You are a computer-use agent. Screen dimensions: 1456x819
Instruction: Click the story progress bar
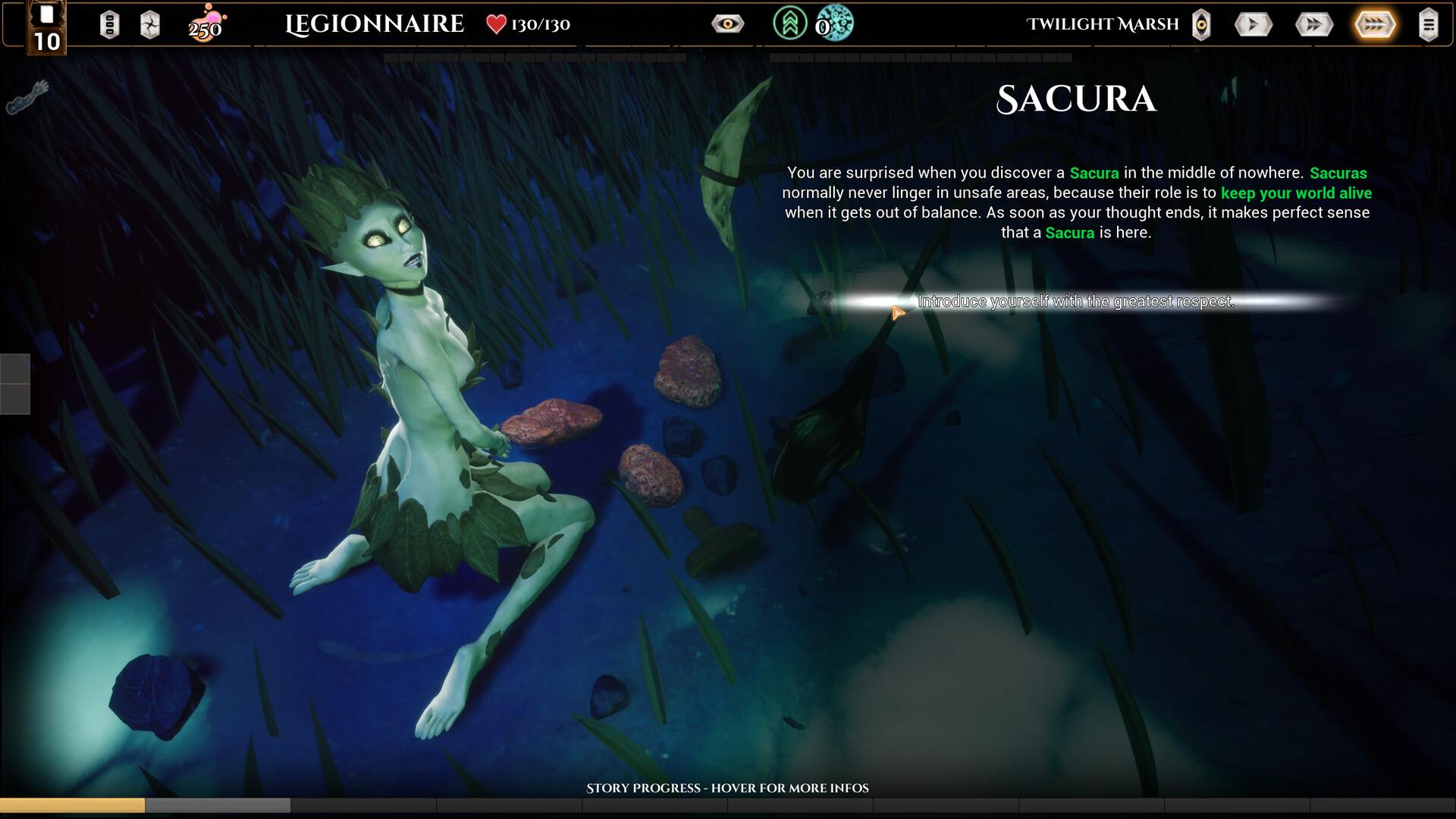727,805
